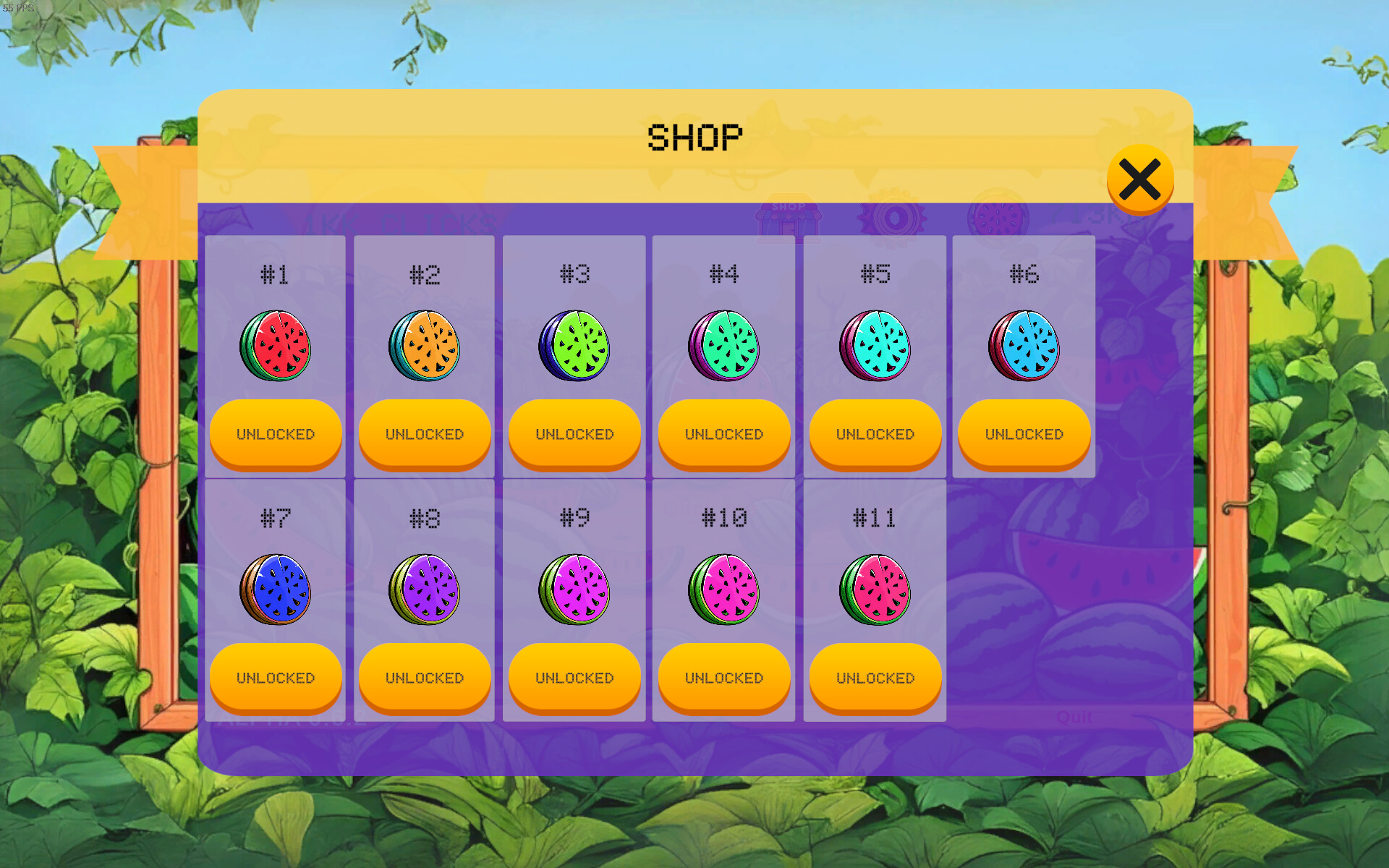
Task: Select the dark blue watermelon skin #7
Action: coord(276,590)
